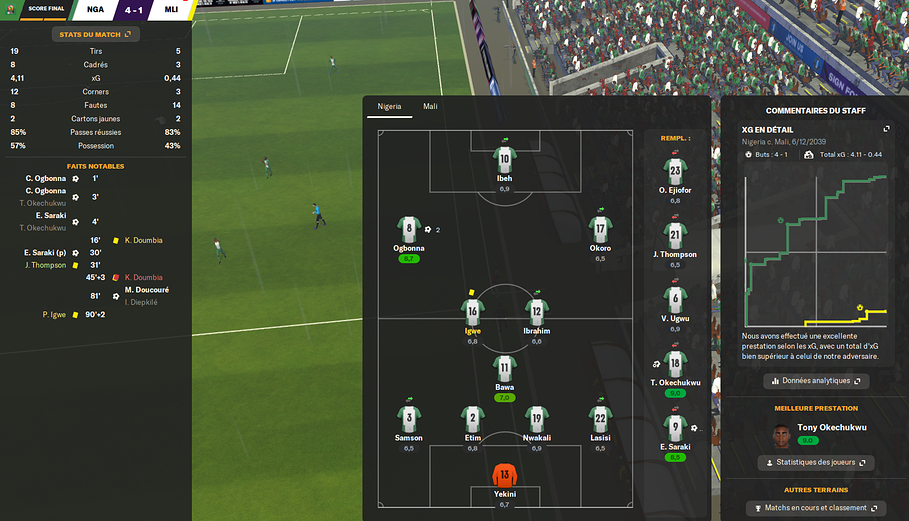Screen dimensions: 909x521
Task: Open Tony Okechukwu's best performance profile
Action: click(817, 428)
